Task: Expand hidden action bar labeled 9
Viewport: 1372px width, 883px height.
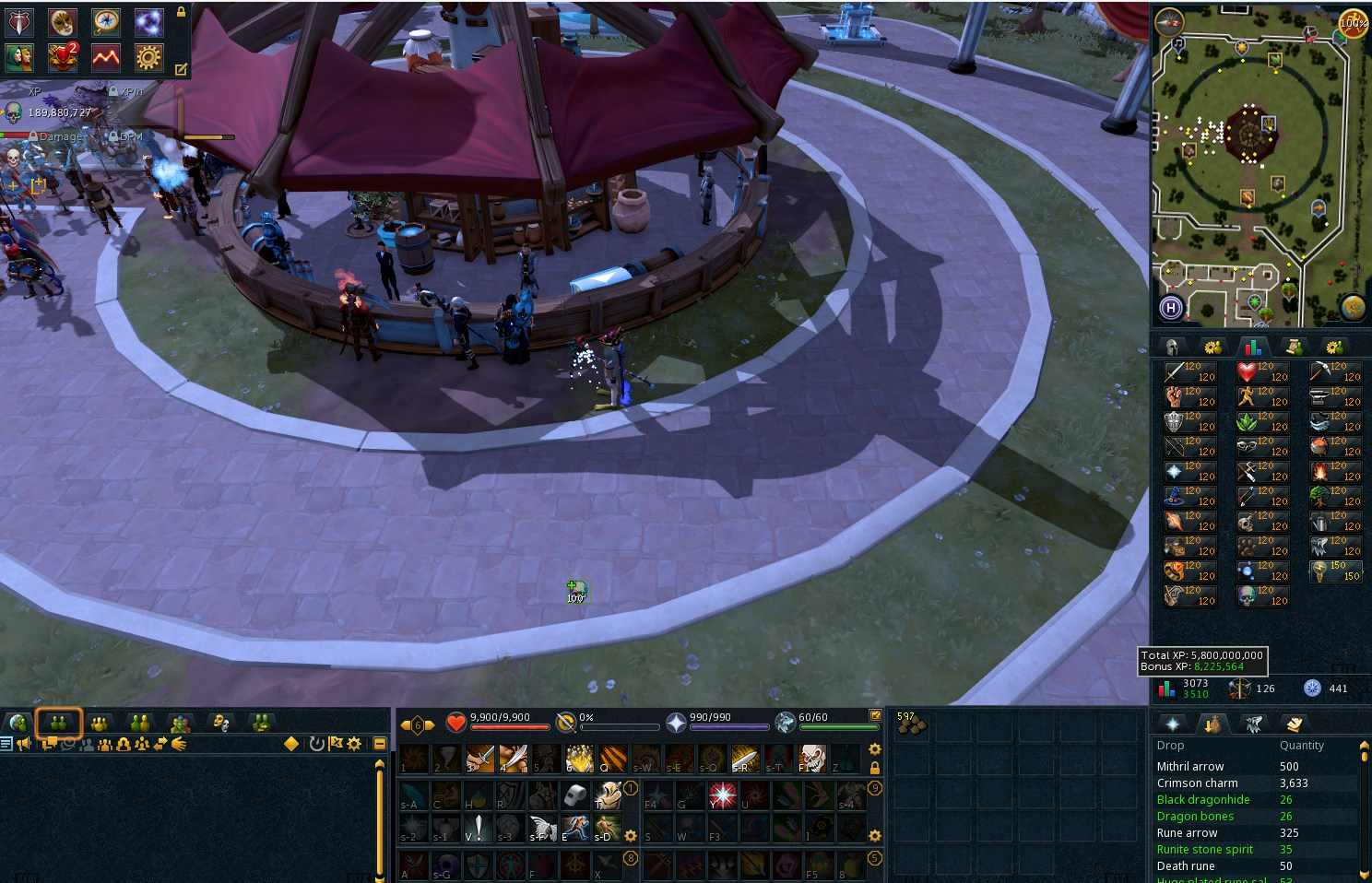Action: pyautogui.click(x=874, y=788)
